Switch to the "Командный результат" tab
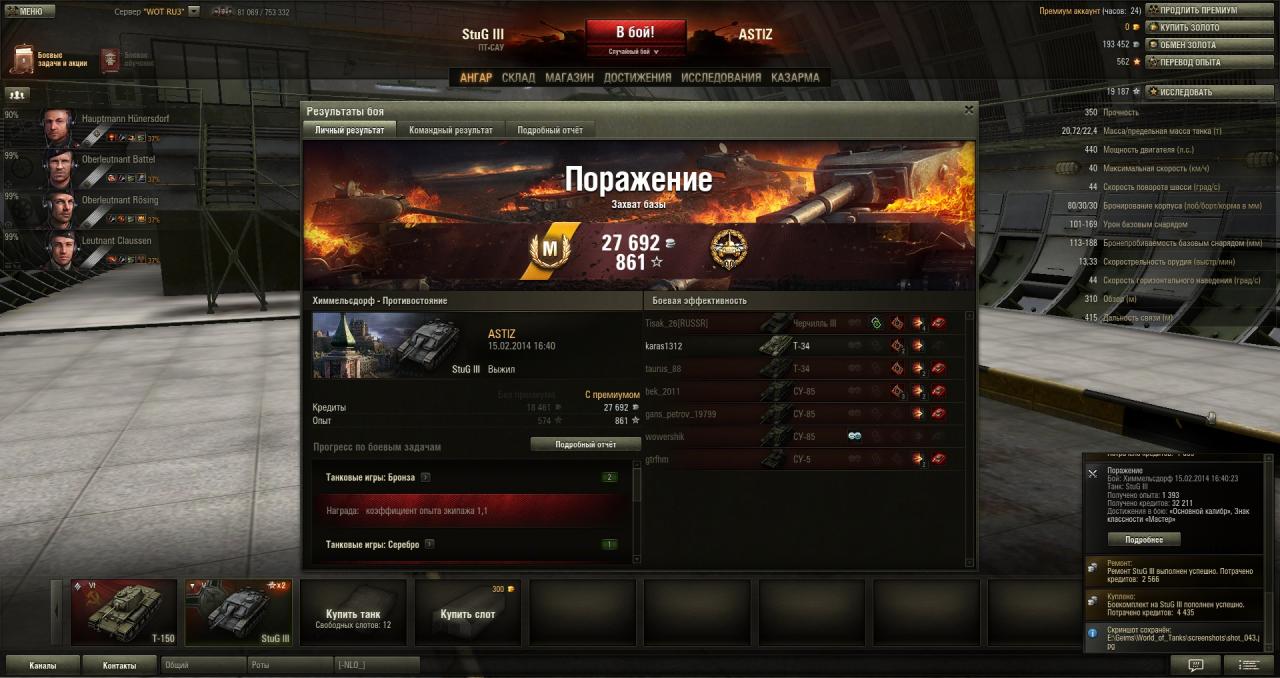The height and width of the screenshot is (678, 1280). point(450,130)
